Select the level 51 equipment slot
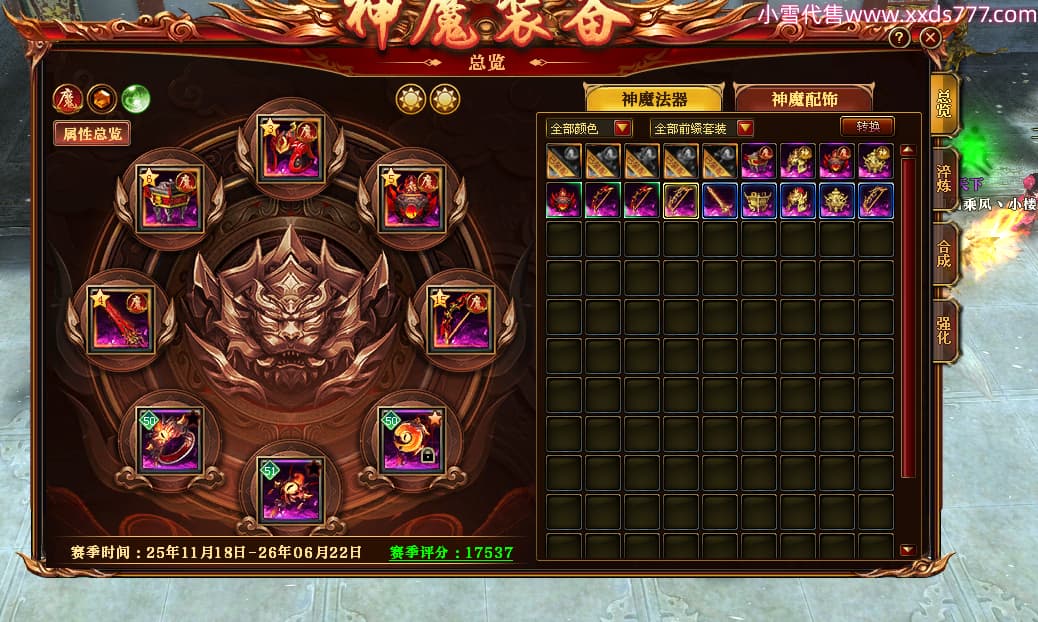Viewport: 1038px width, 622px height. click(290, 489)
